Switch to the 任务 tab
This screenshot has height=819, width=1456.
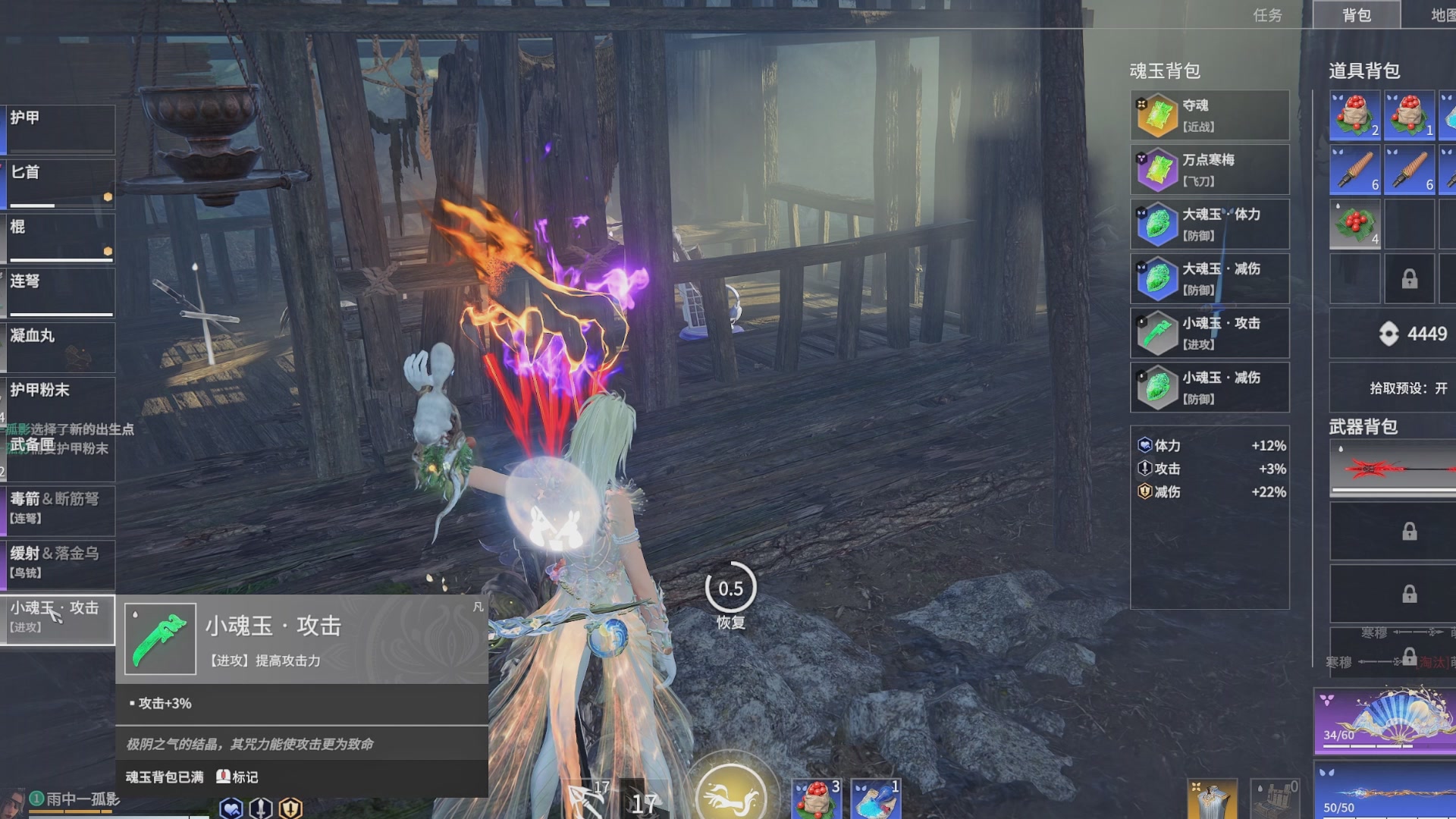[x=1267, y=15]
